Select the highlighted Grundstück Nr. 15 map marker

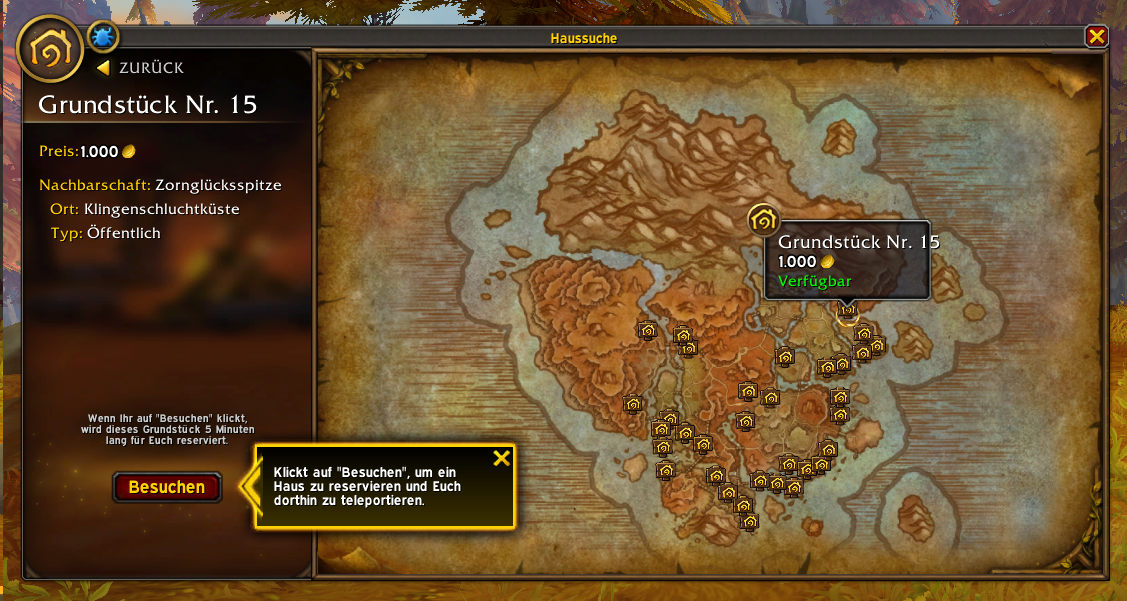847,311
